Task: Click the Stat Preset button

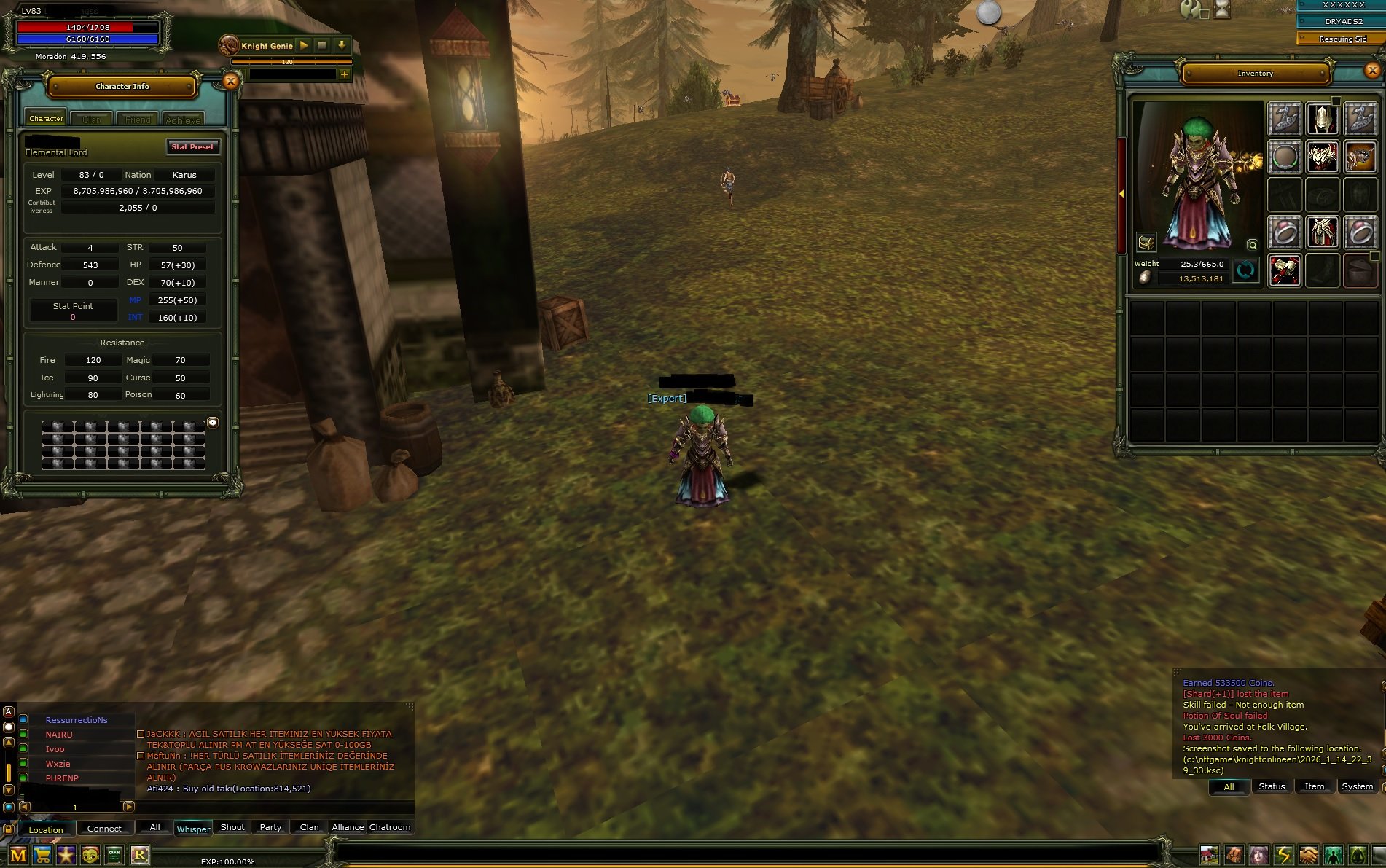Action: click(192, 146)
